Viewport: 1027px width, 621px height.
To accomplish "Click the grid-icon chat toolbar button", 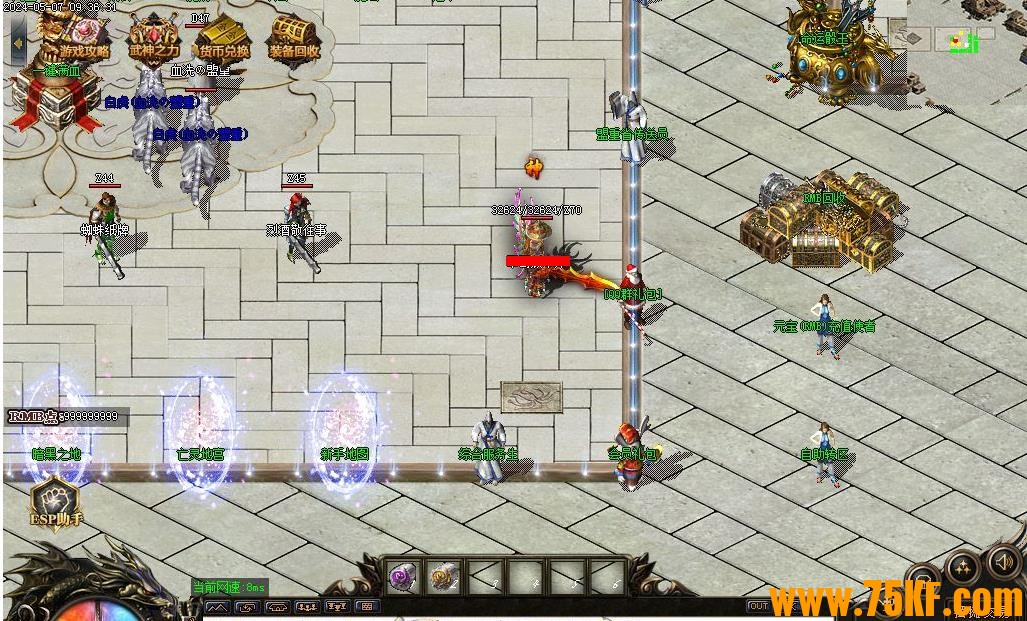I will [x=367, y=606].
